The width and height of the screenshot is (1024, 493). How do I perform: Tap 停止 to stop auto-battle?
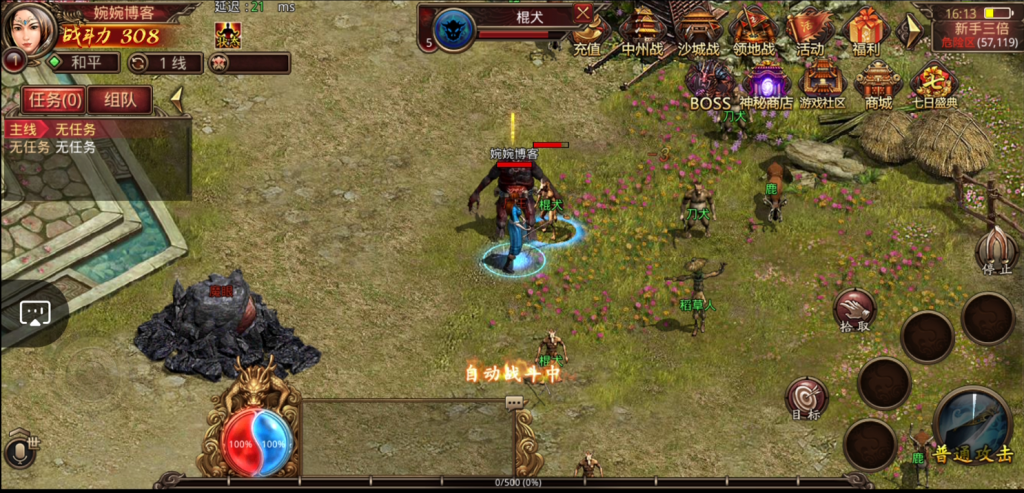click(996, 251)
